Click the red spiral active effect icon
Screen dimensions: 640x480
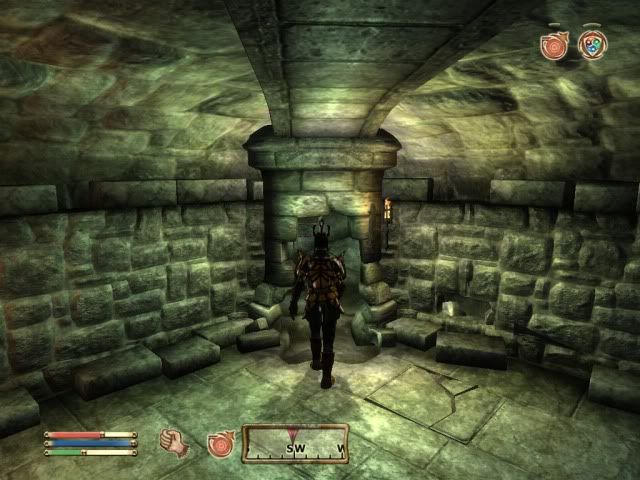[x=553, y=44]
